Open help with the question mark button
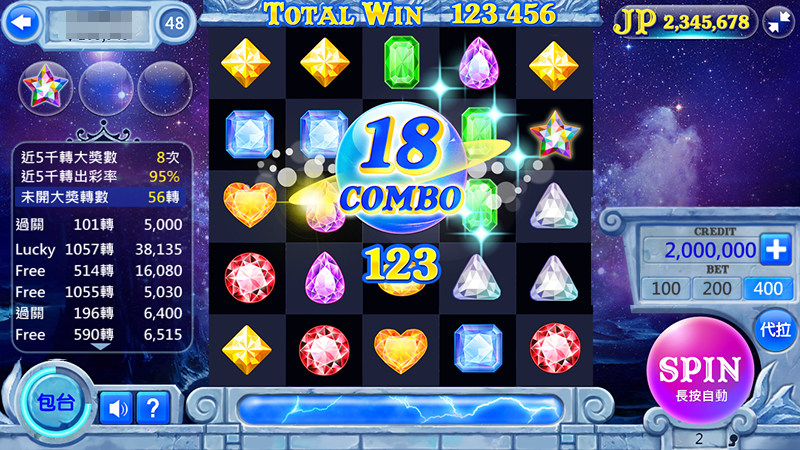 (152, 407)
